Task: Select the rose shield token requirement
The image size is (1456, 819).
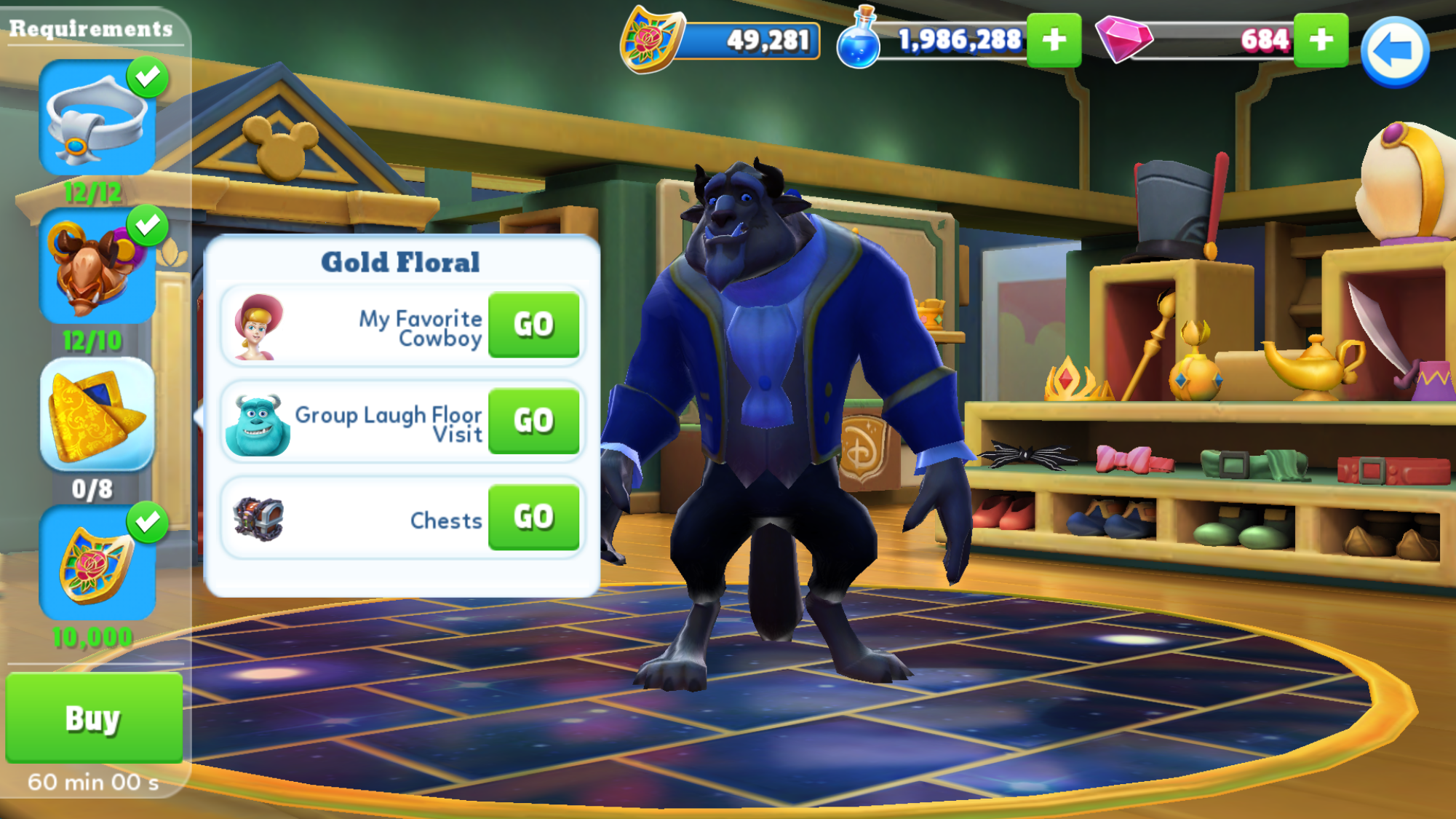Action: click(97, 563)
